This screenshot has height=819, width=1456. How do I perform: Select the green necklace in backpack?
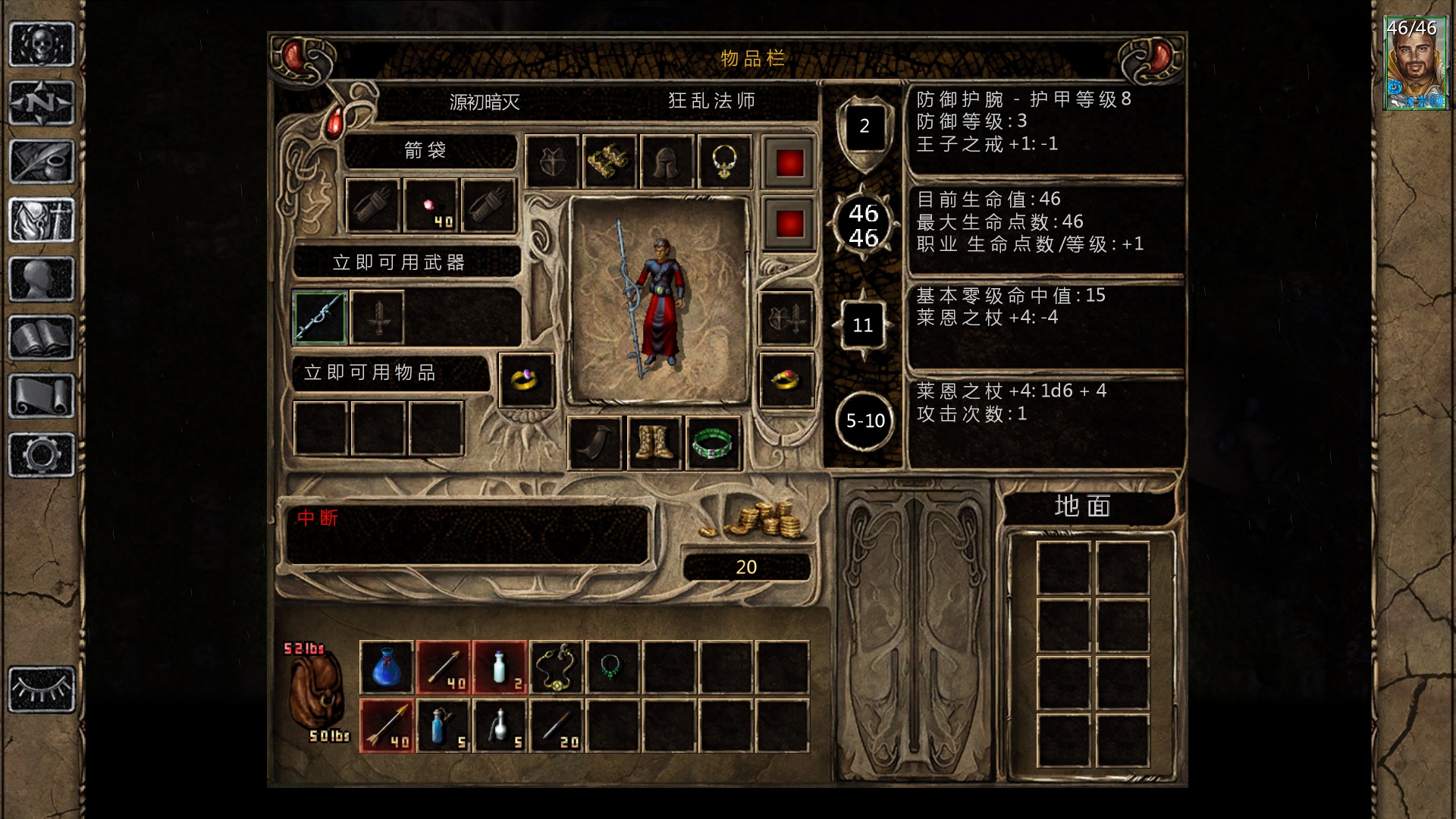[x=613, y=667]
